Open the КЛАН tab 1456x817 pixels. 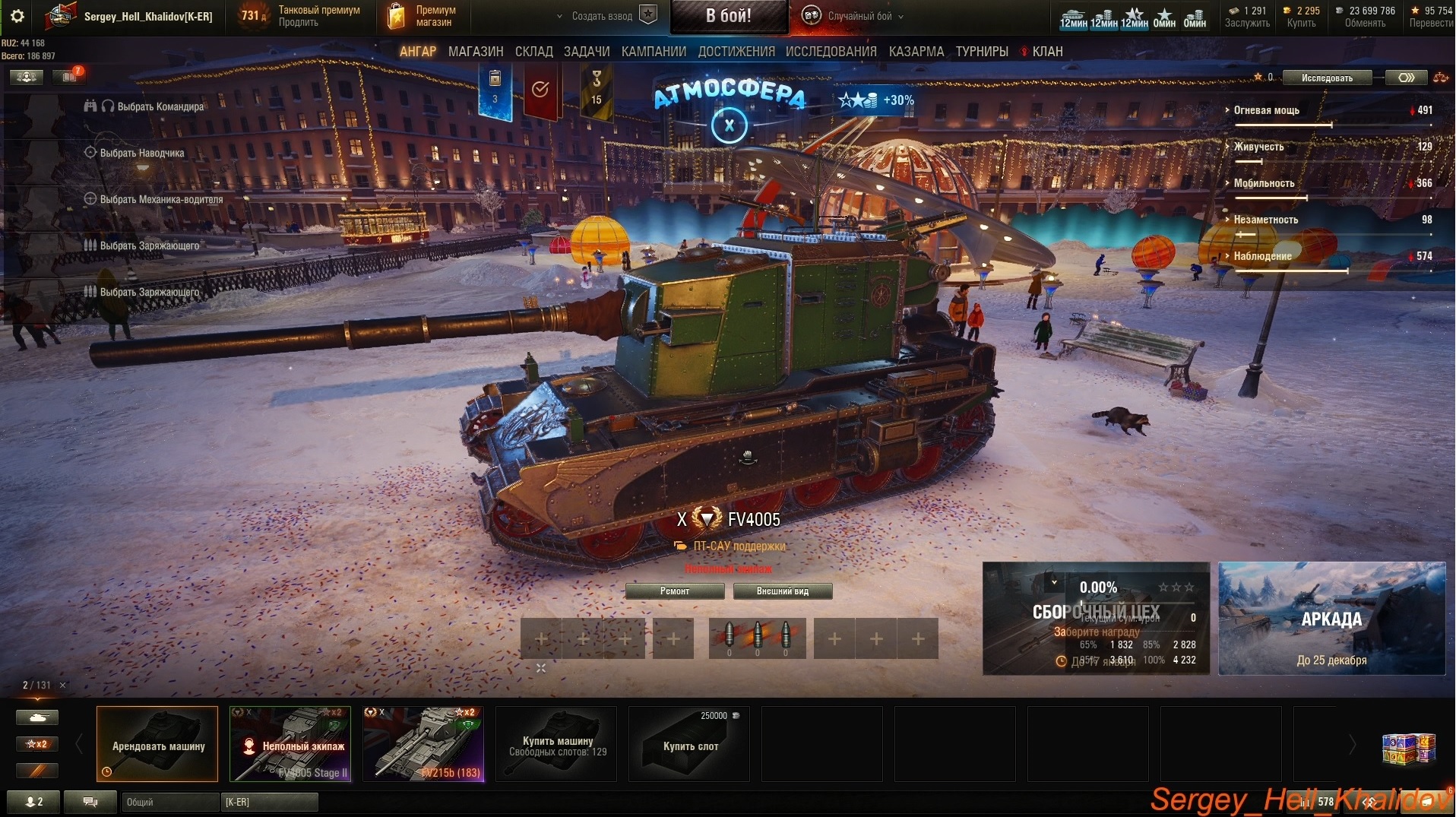click(x=1046, y=52)
